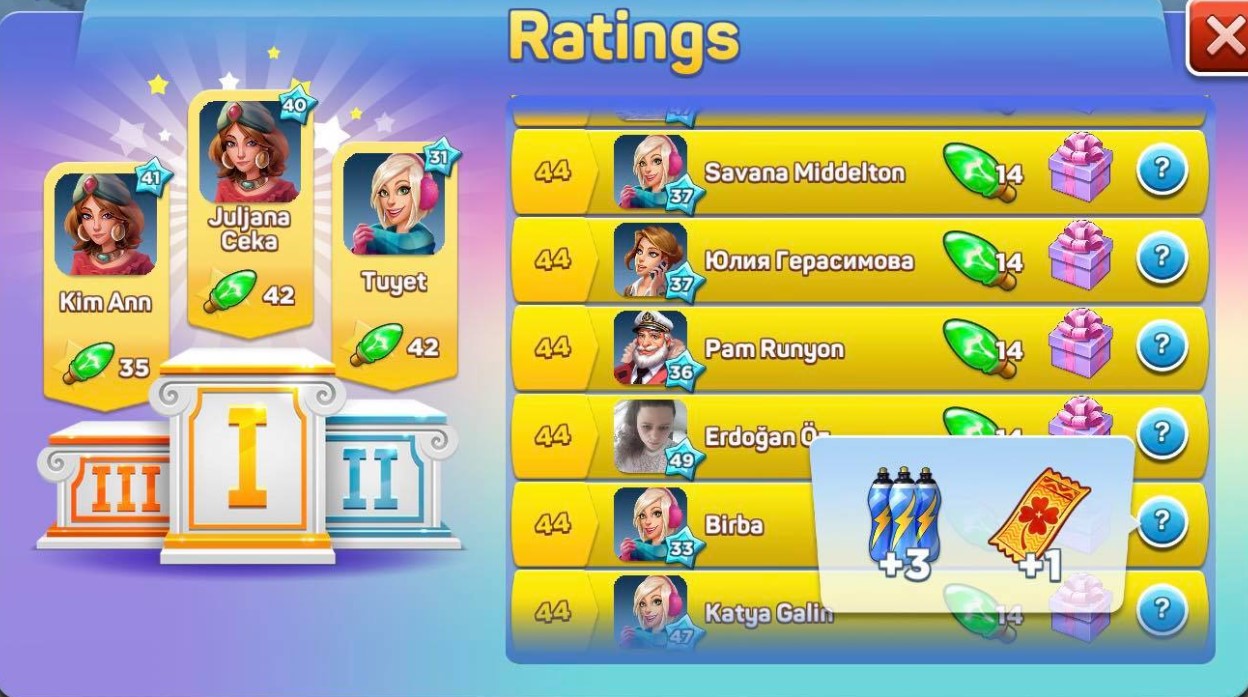Screen dimensions: 1248x697
Task: Click Pam Runyon's gift box reward
Action: point(1080,343)
